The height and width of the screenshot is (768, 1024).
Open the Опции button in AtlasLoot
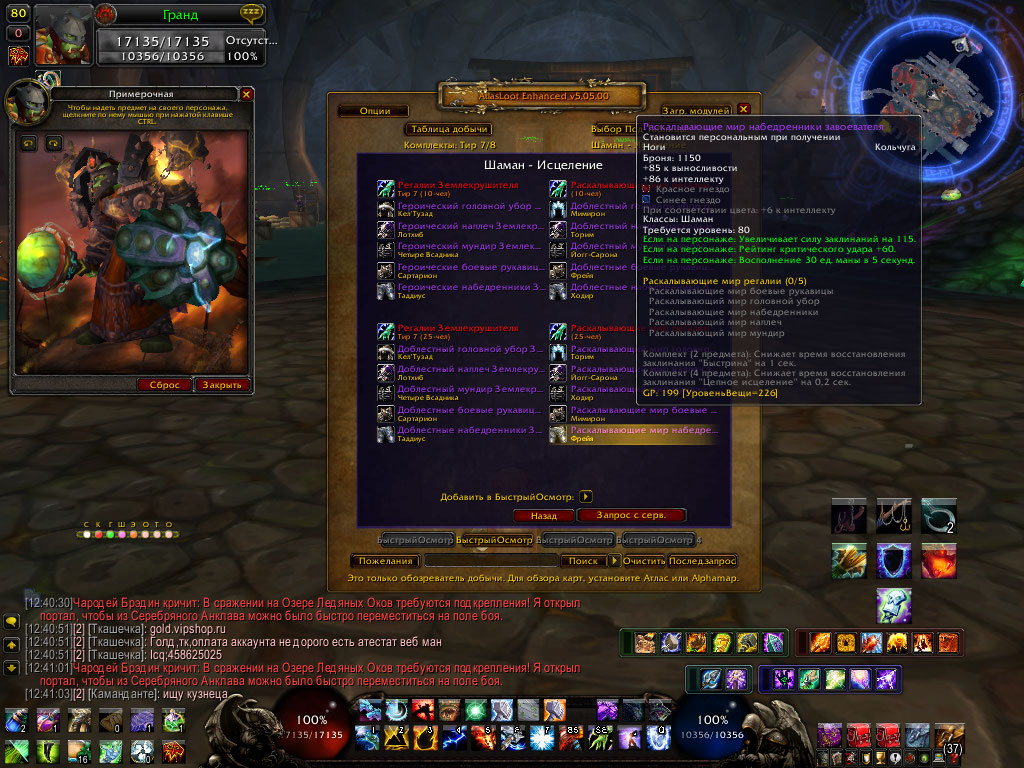click(375, 111)
